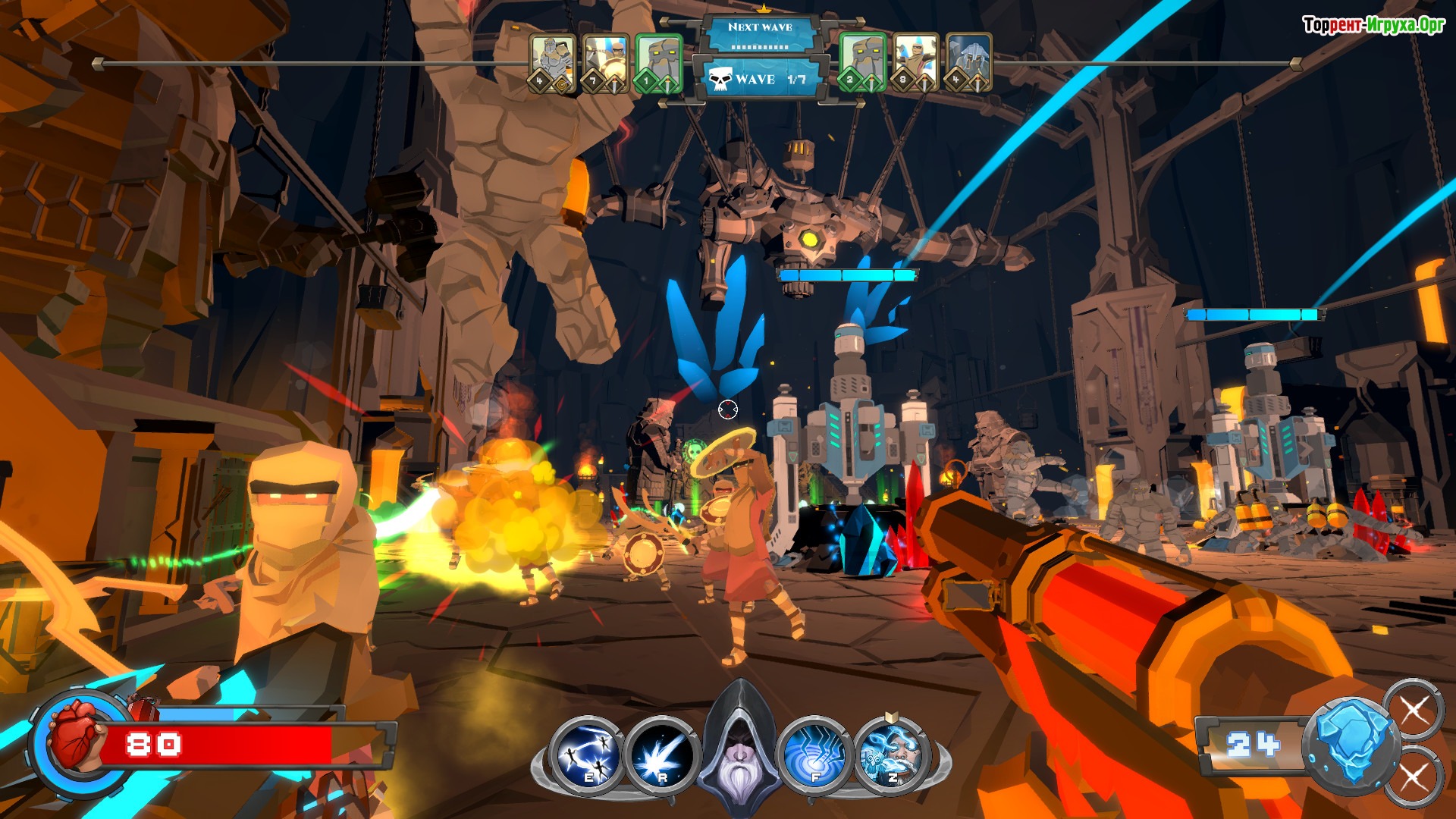Inspect the green-bordered golem card numbered 2
The image size is (1456, 819).
[863, 63]
